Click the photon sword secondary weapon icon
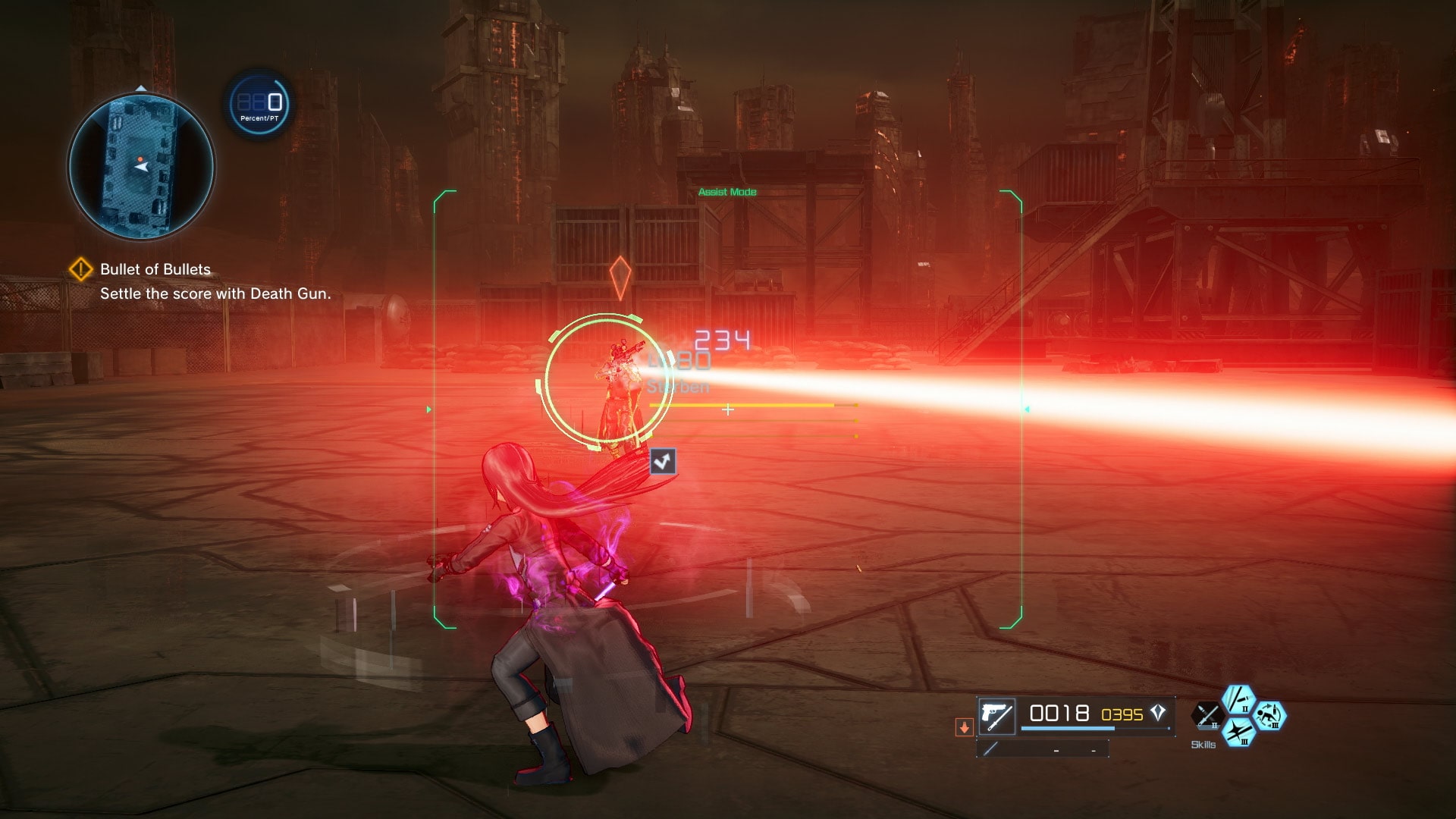The image size is (1456, 819). click(990, 750)
